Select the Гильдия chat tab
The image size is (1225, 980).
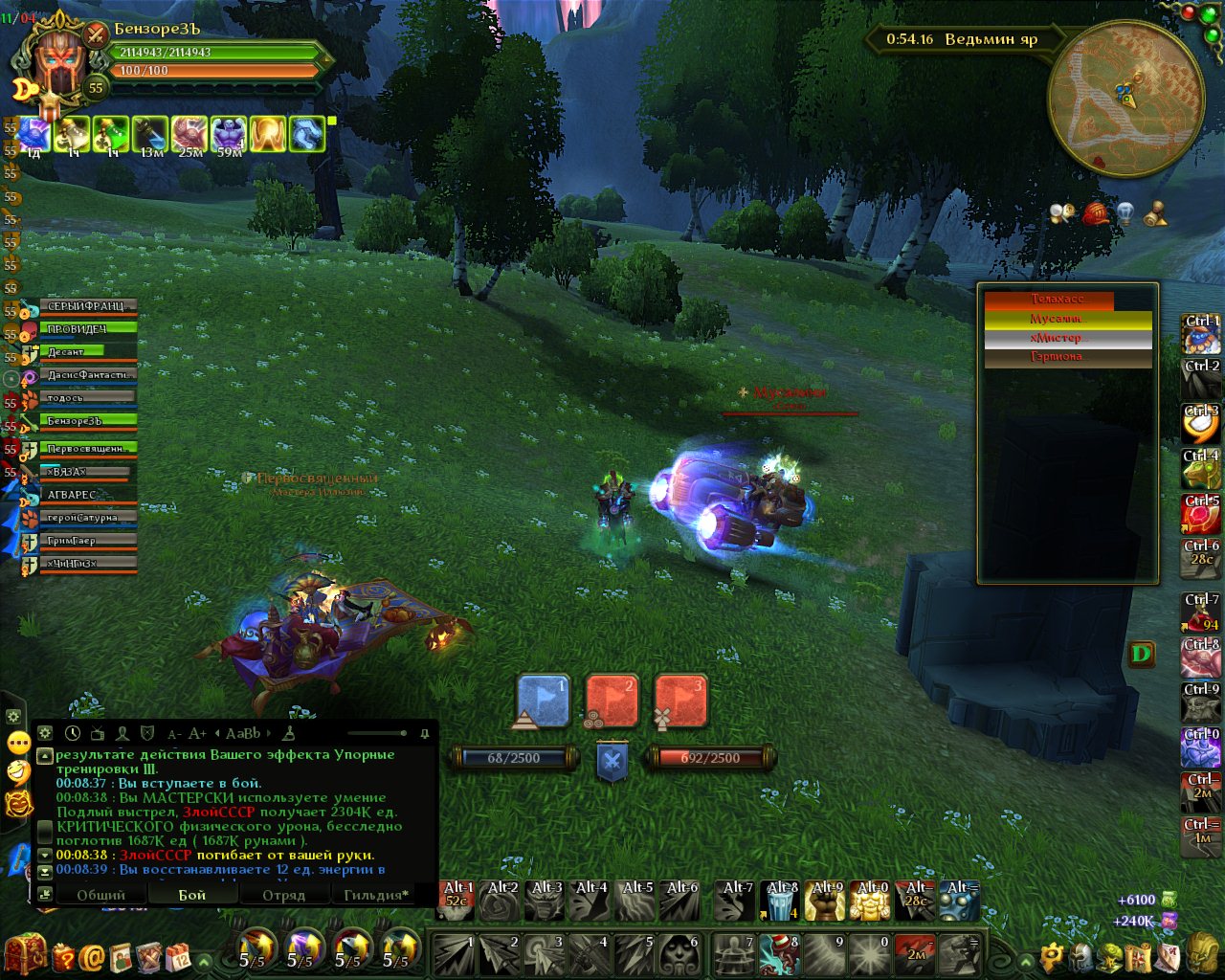(375, 895)
